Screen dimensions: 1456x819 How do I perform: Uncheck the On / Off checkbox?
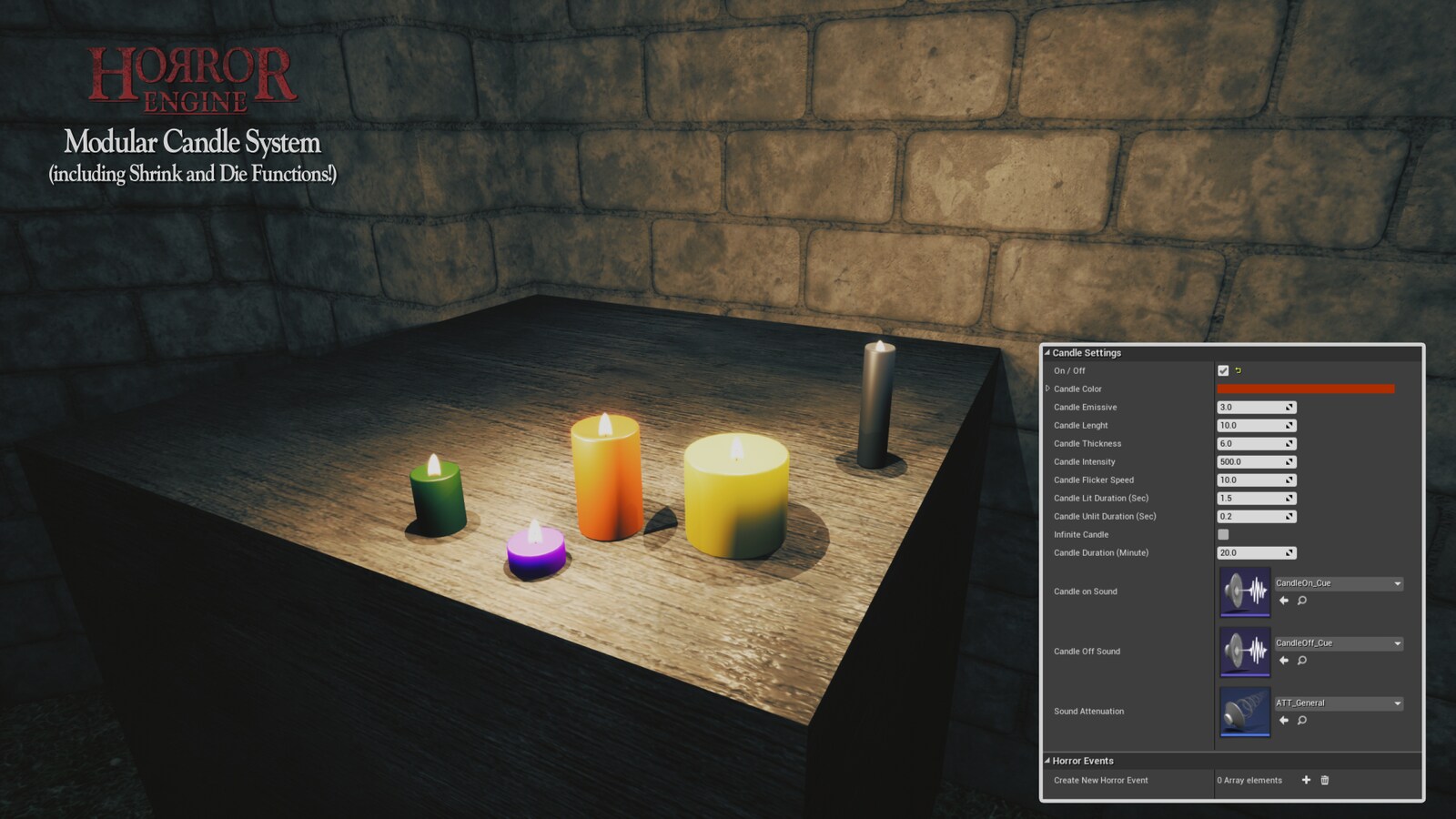point(1223,370)
